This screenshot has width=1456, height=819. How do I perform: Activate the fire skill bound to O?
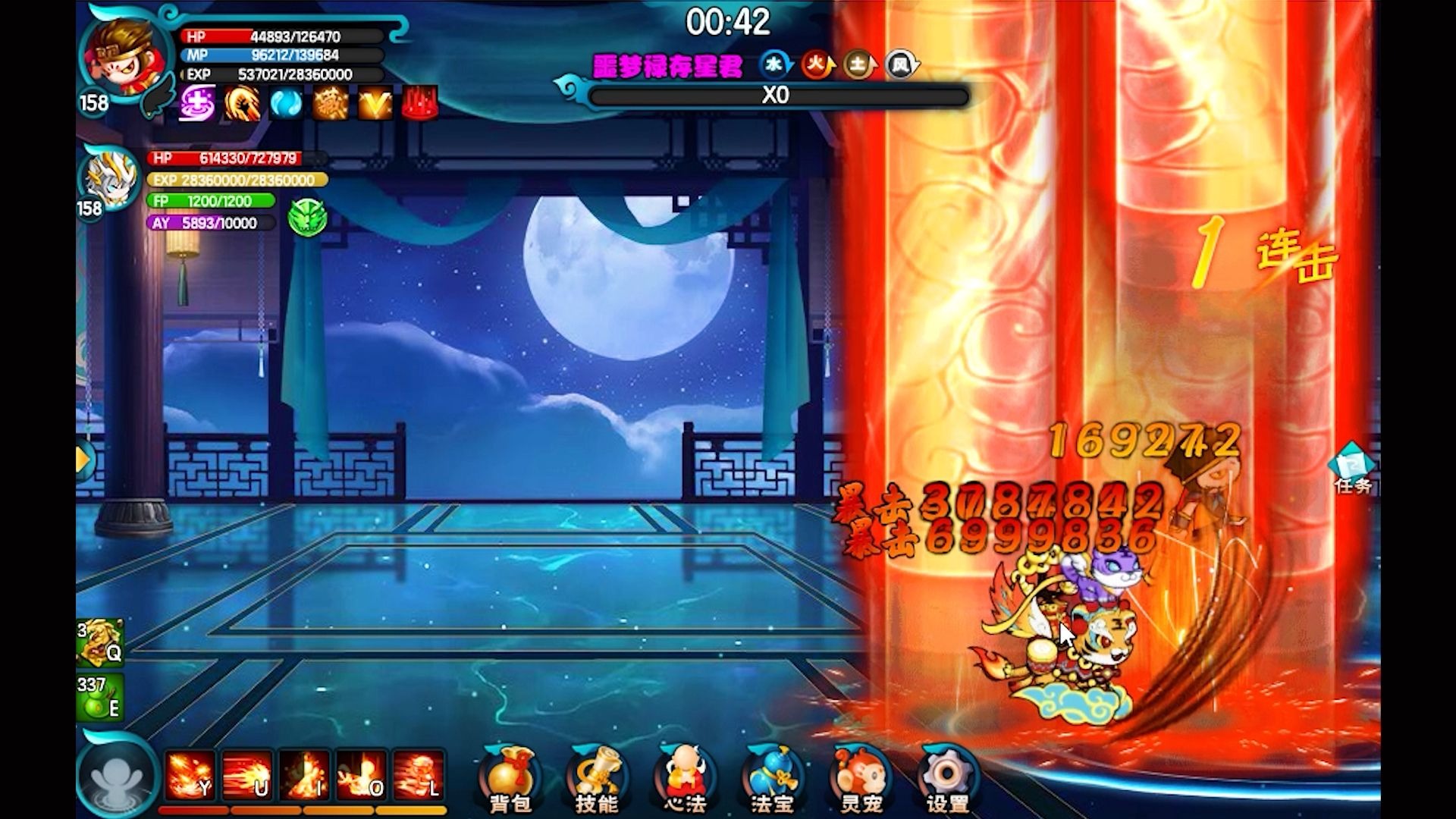coord(361,776)
